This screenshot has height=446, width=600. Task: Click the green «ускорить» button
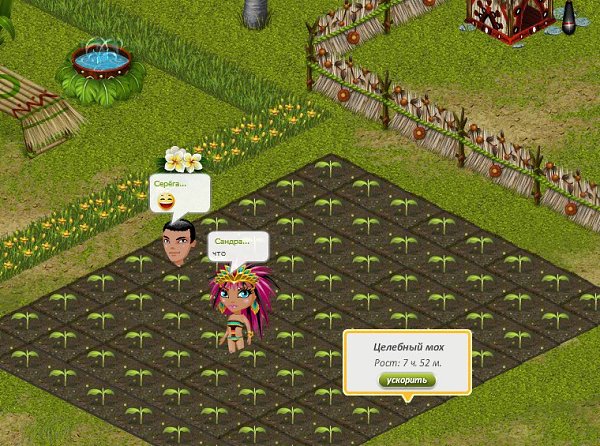[x=406, y=381]
